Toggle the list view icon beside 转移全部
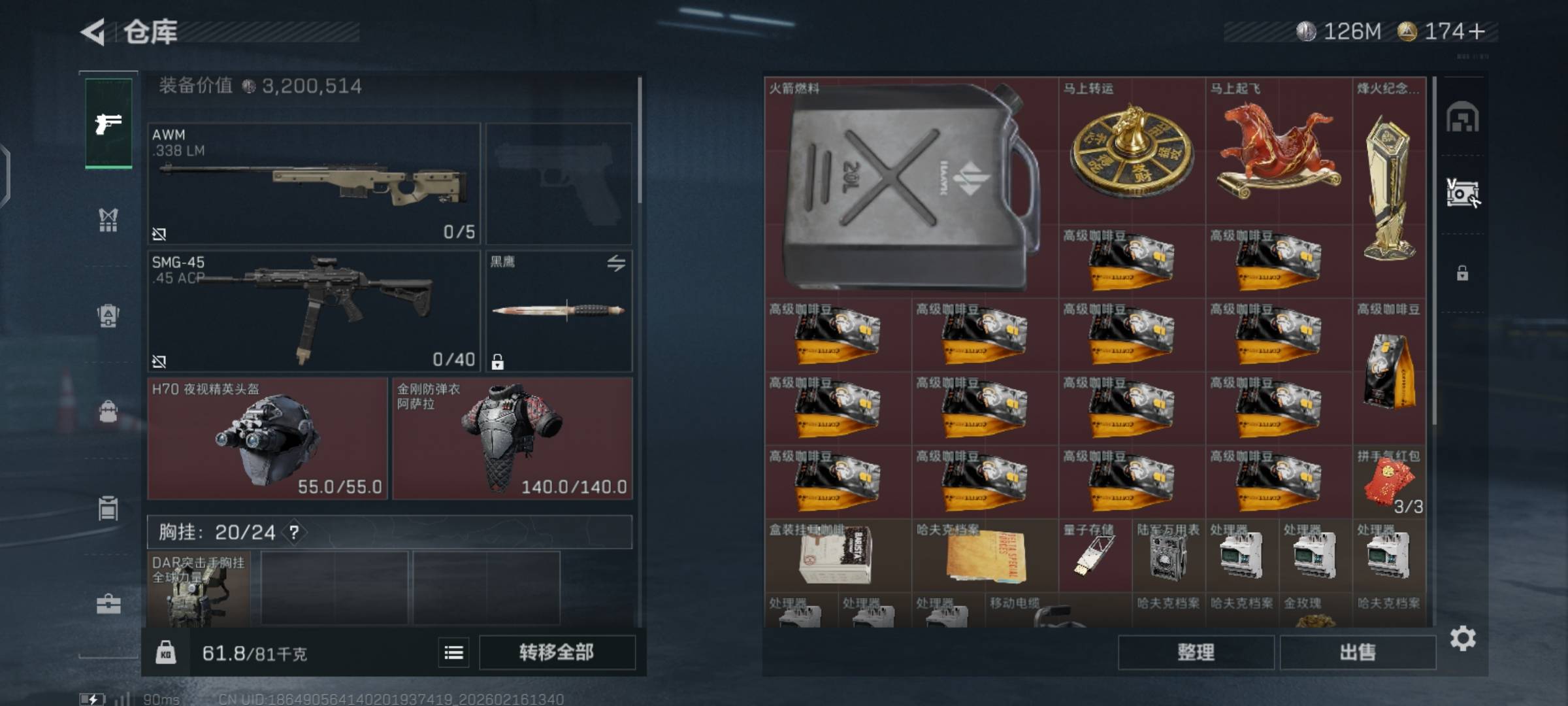 (x=454, y=652)
